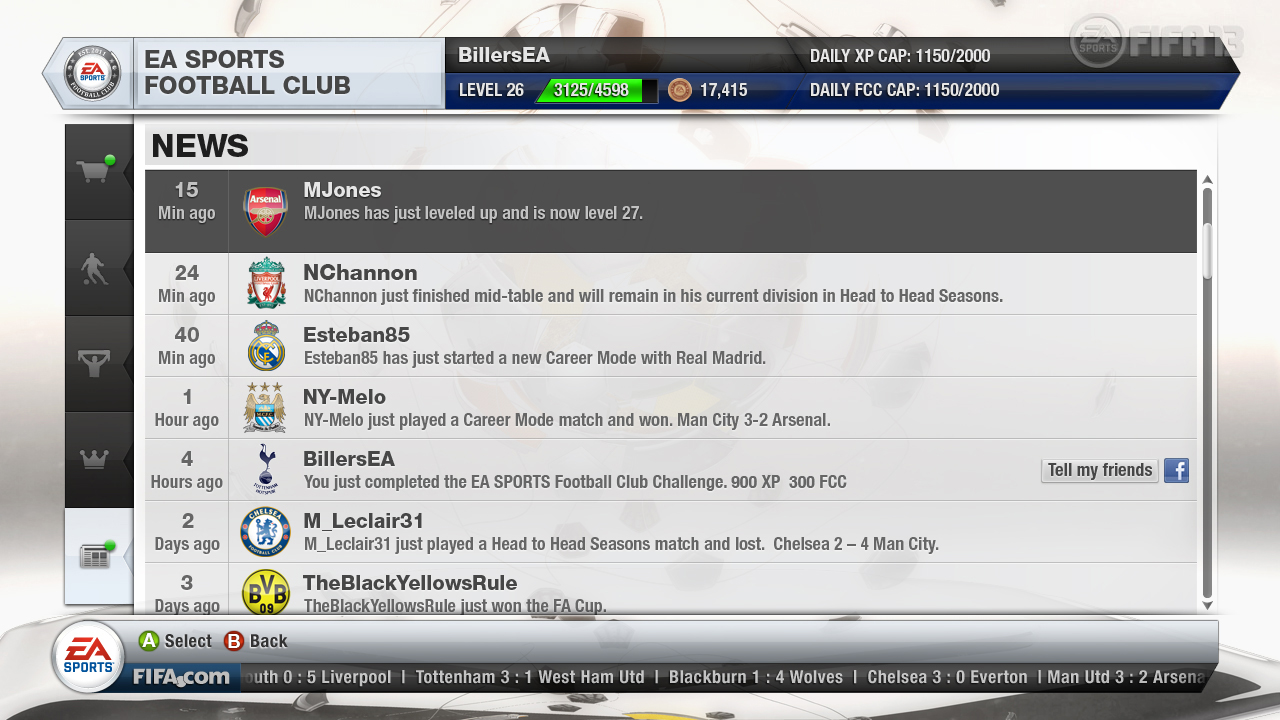Select the BillersEA challenge news entry

(600, 470)
